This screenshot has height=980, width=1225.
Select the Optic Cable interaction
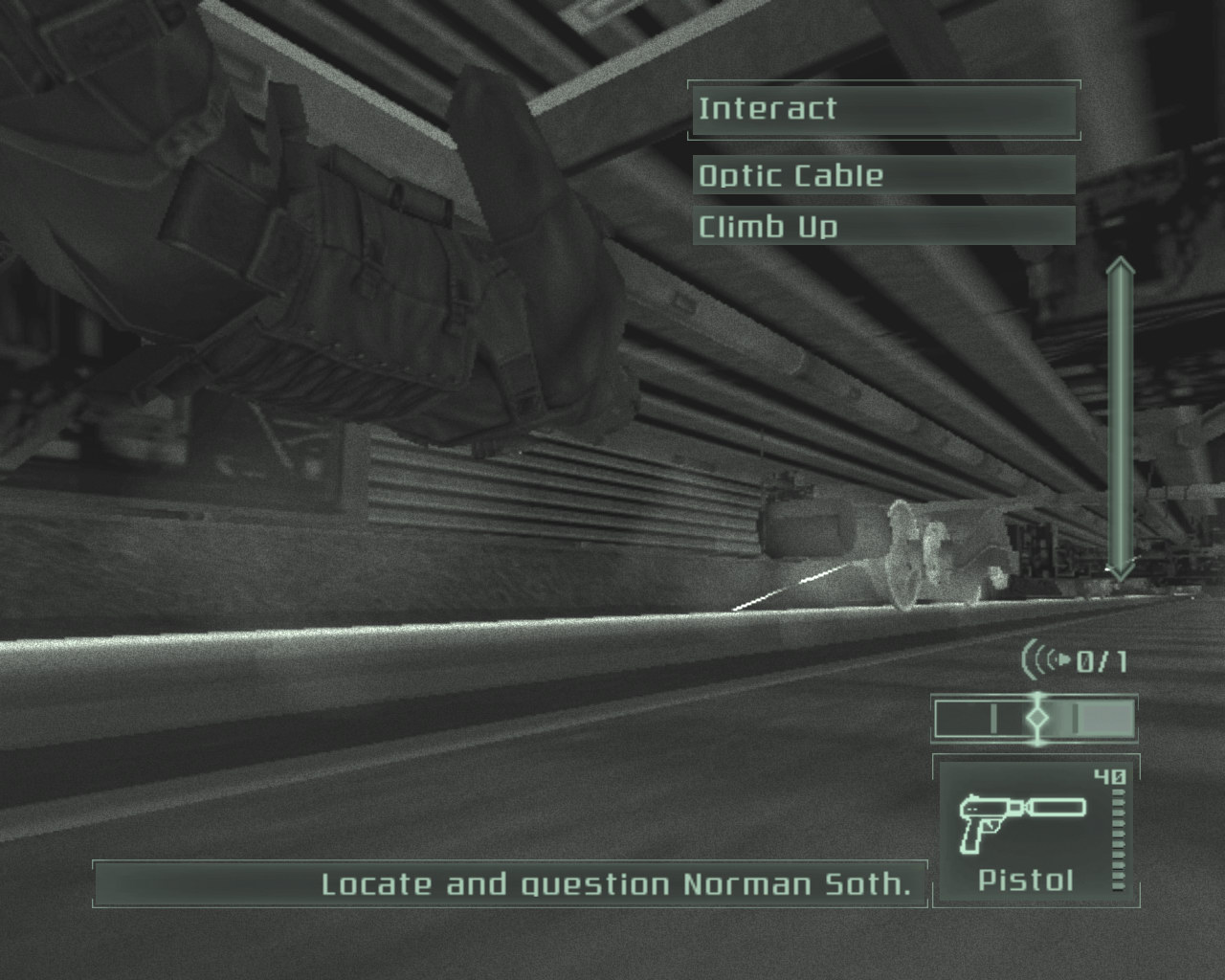point(882,175)
